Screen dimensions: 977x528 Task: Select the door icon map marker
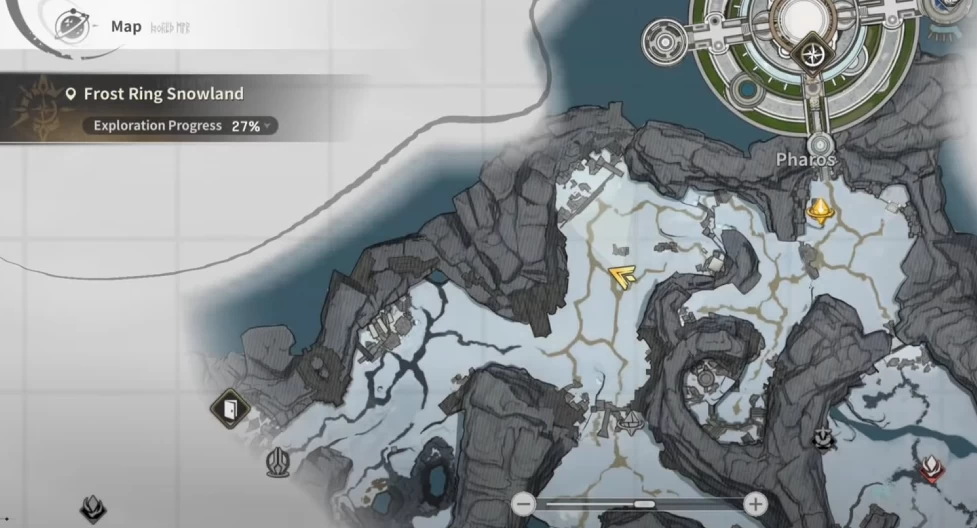[x=230, y=408]
